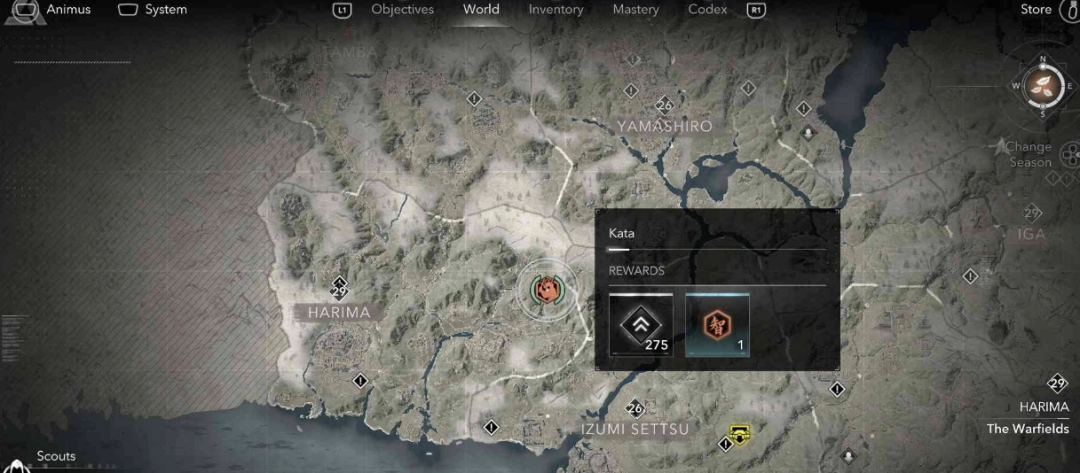The width and height of the screenshot is (1080, 473).
Task: Select the Izumi Settsu region label
Action: pos(635,429)
